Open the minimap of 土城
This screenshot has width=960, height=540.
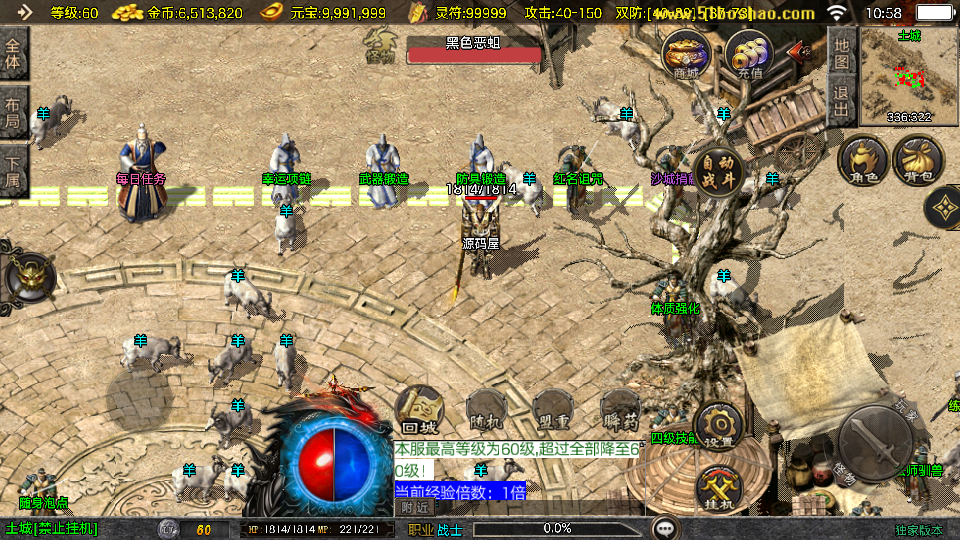click(908, 75)
